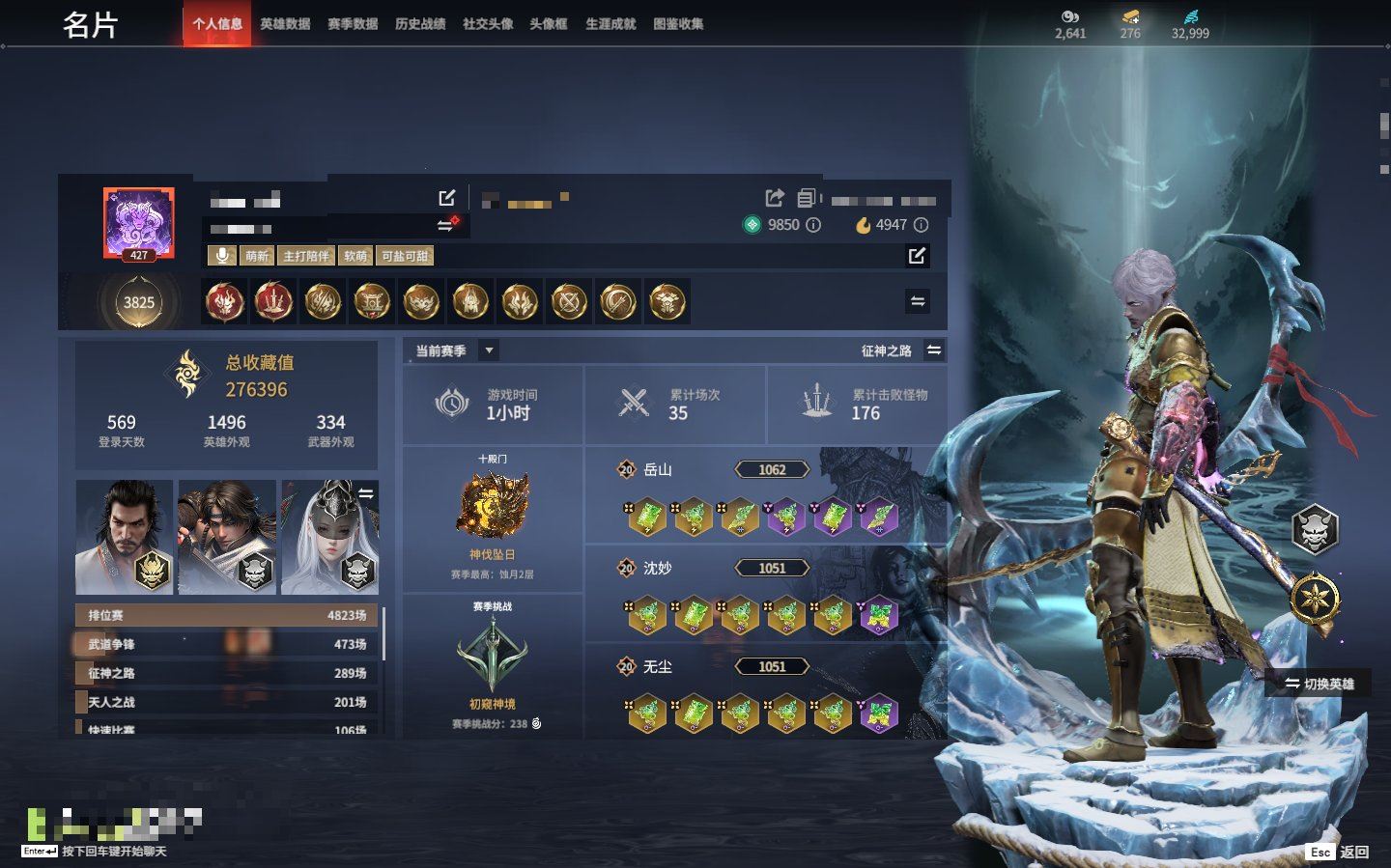The image size is (1391, 868).
Task: Click the purple dragon player avatar
Action: coord(139,224)
